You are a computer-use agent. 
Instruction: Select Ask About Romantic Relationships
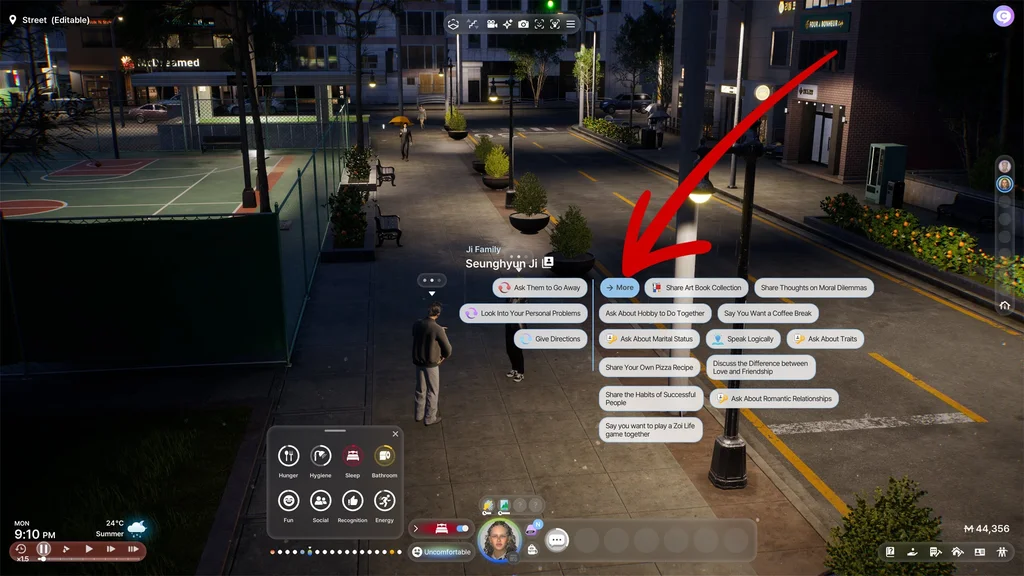[x=774, y=398]
